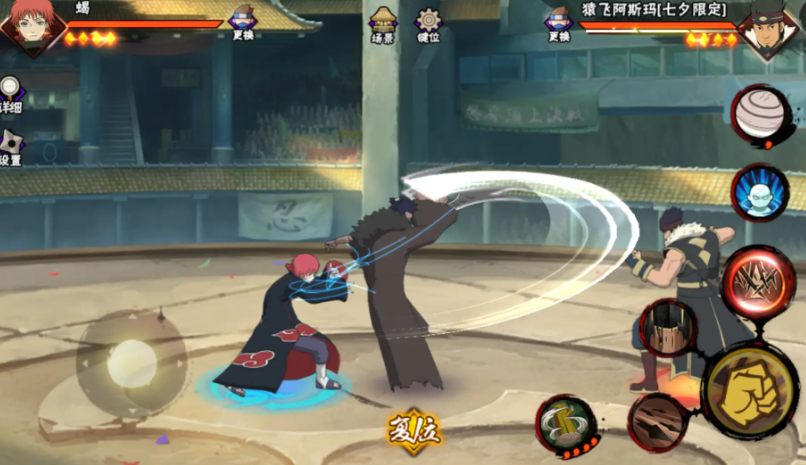Select Sasori's red-haired portrait
This screenshot has height=465, width=806.
click(31, 27)
